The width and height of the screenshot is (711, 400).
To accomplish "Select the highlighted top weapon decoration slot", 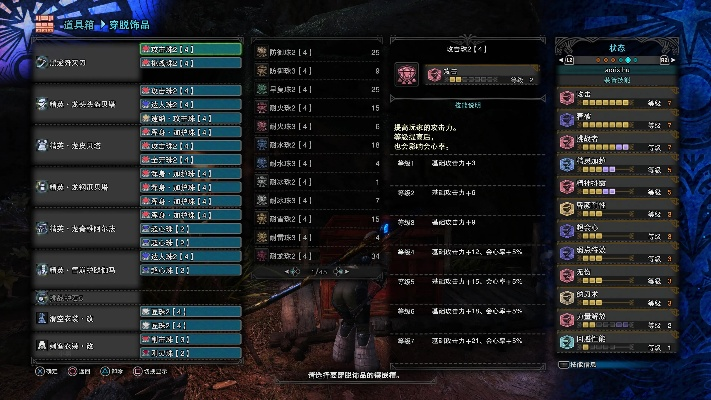I will click(x=190, y=48).
